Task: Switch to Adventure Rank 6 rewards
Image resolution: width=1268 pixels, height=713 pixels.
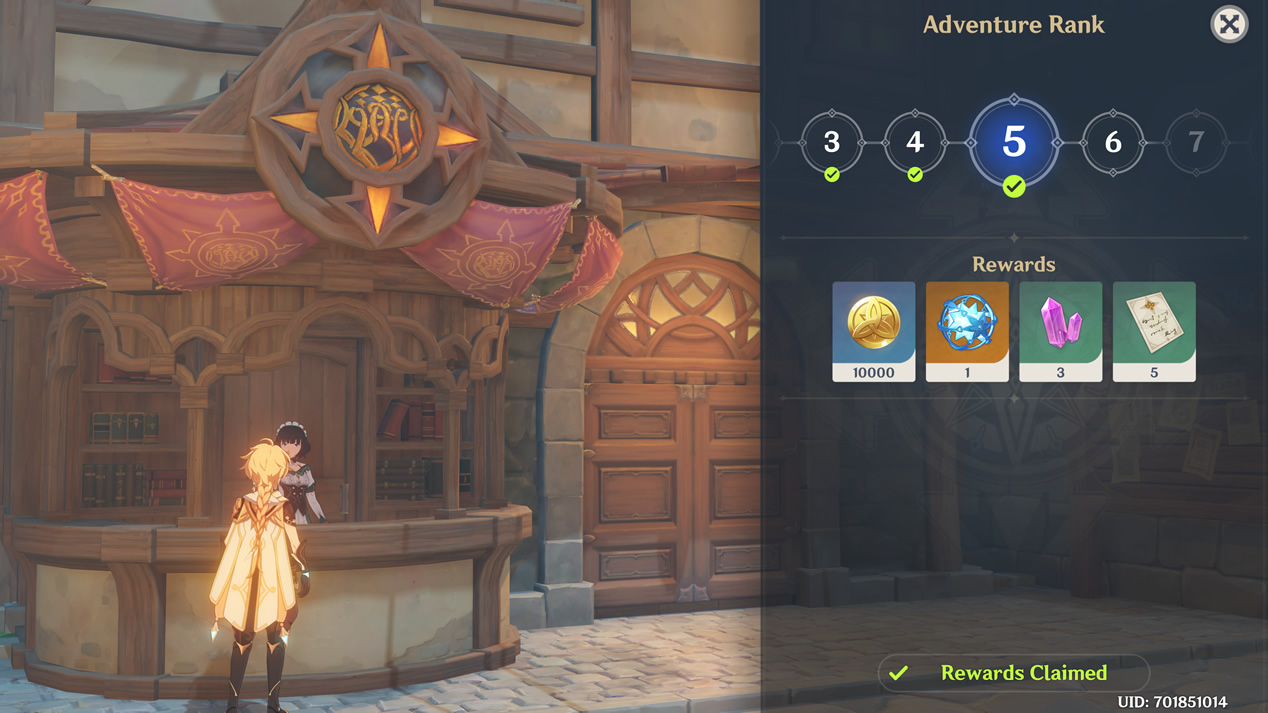Action: [x=1113, y=143]
